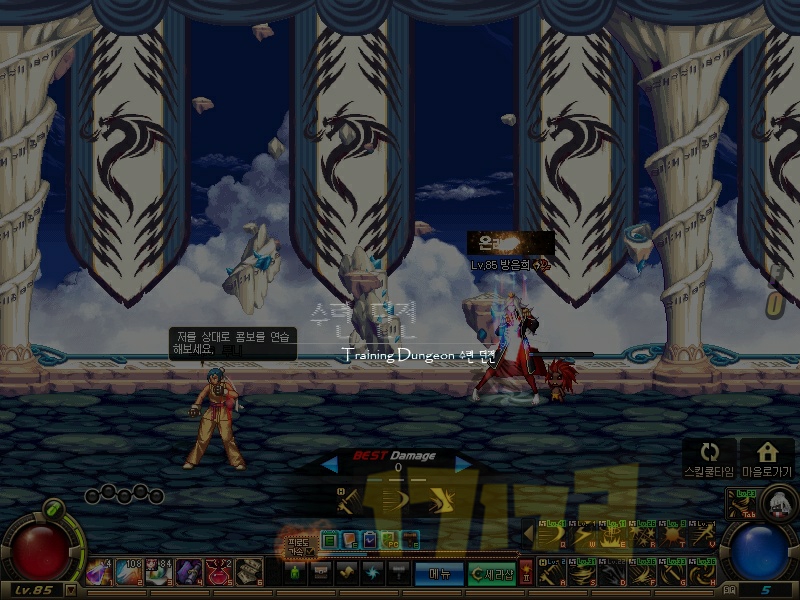Return to town with 마을로가기
Viewport: 800px width, 600px height.
[767, 458]
